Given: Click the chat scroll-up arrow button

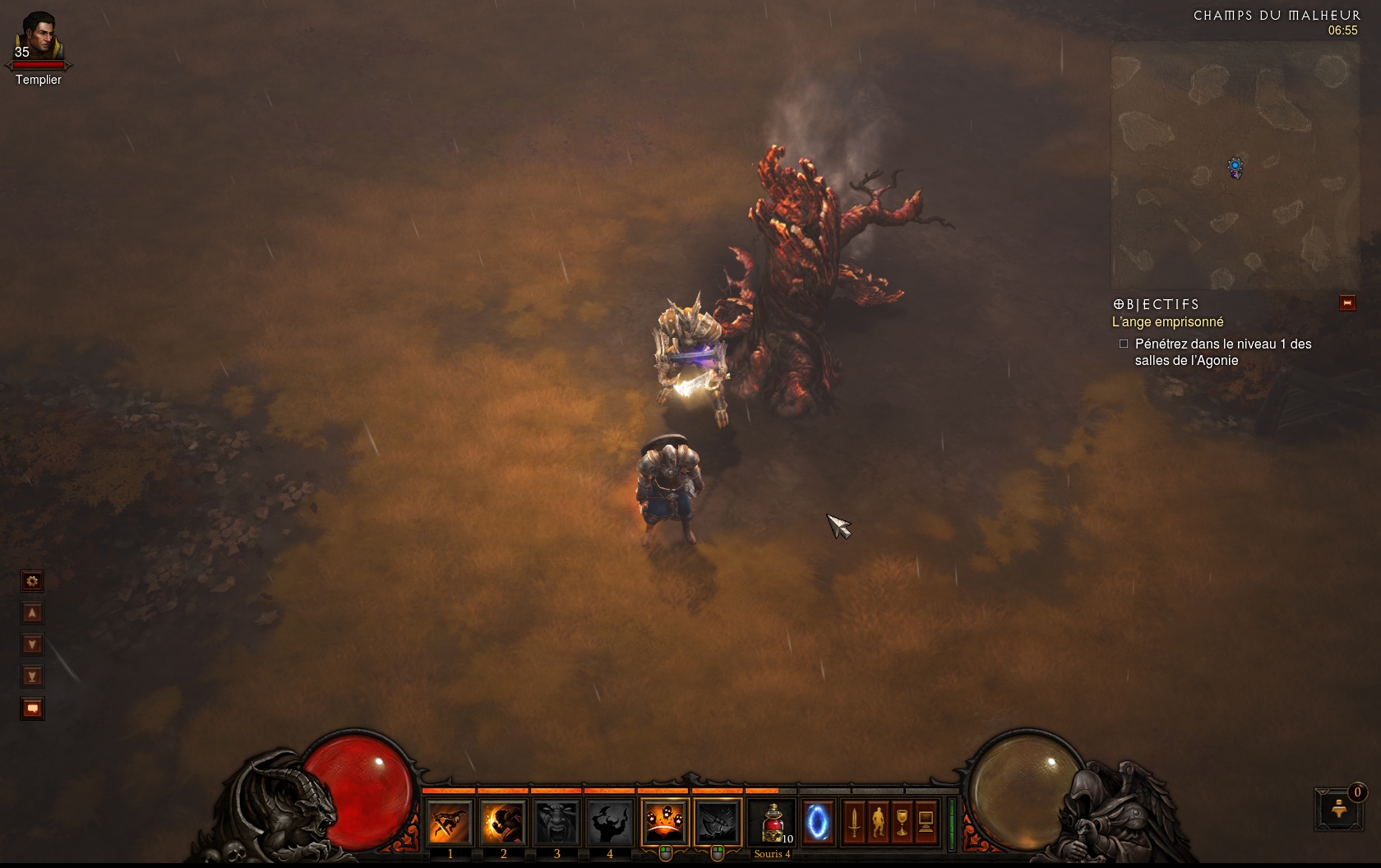Looking at the screenshot, I should click(x=32, y=613).
